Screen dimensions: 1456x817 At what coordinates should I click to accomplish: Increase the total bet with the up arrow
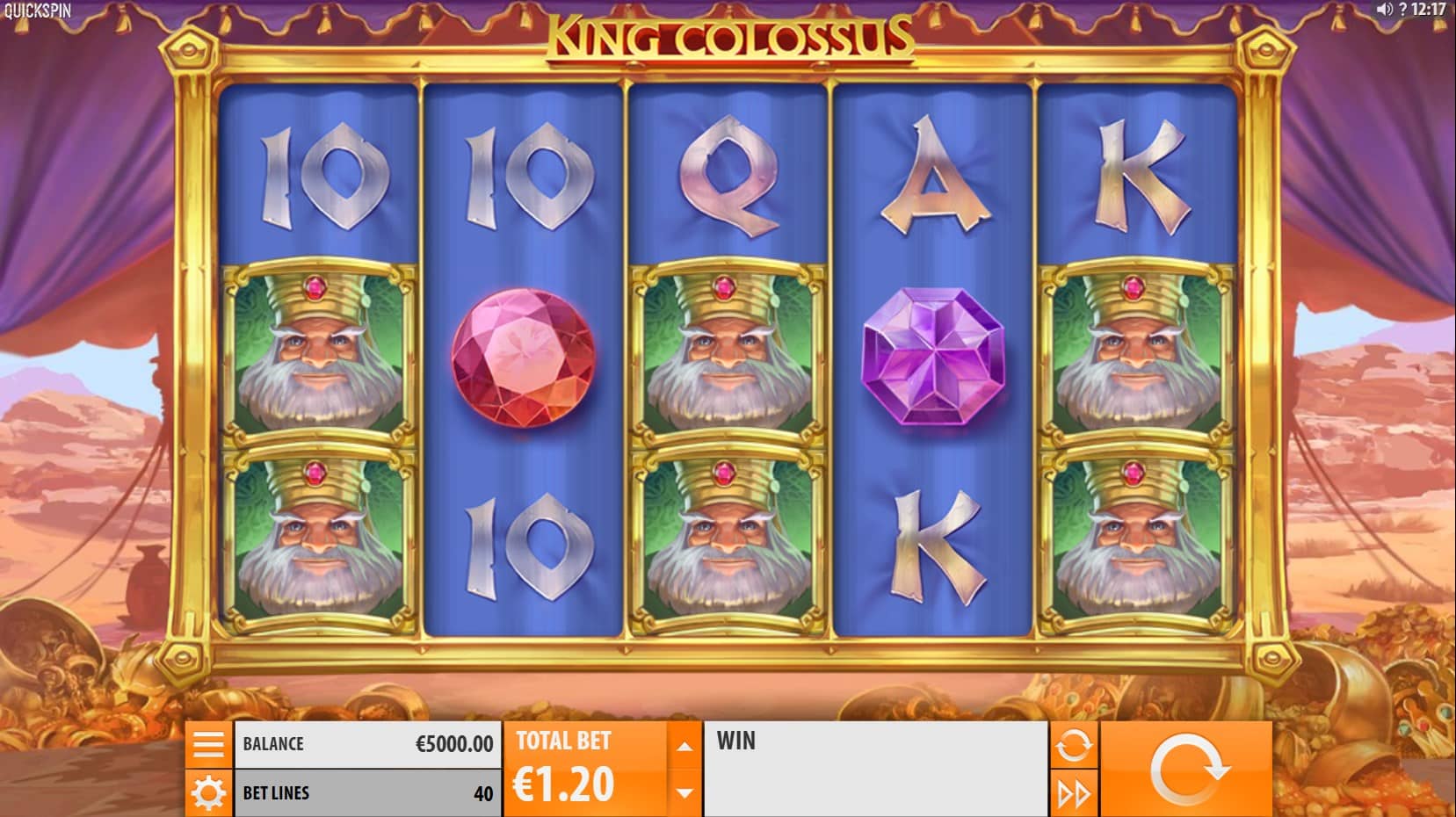pos(685,747)
